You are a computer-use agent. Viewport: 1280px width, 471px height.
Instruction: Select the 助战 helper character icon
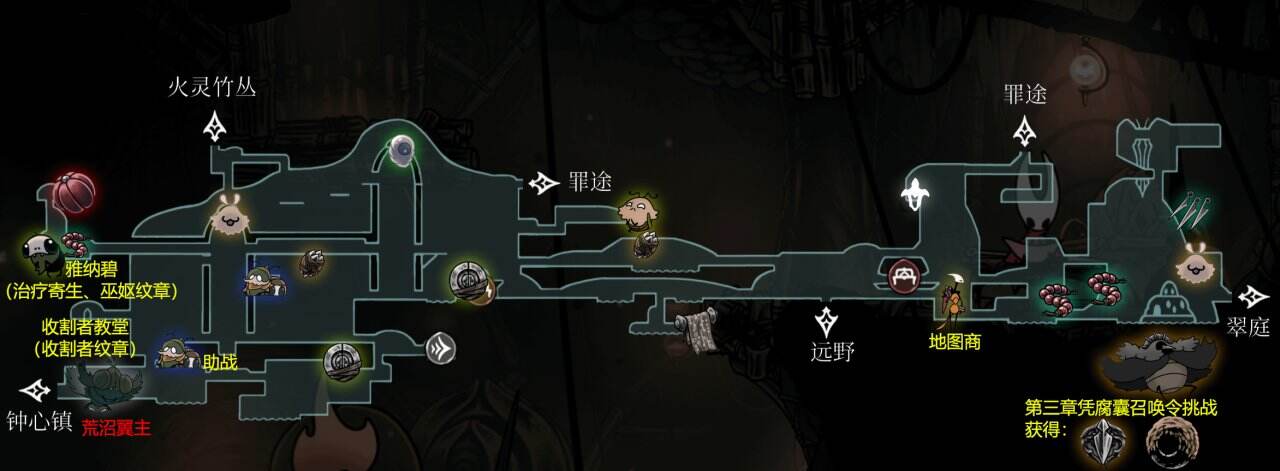[x=174, y=352]
